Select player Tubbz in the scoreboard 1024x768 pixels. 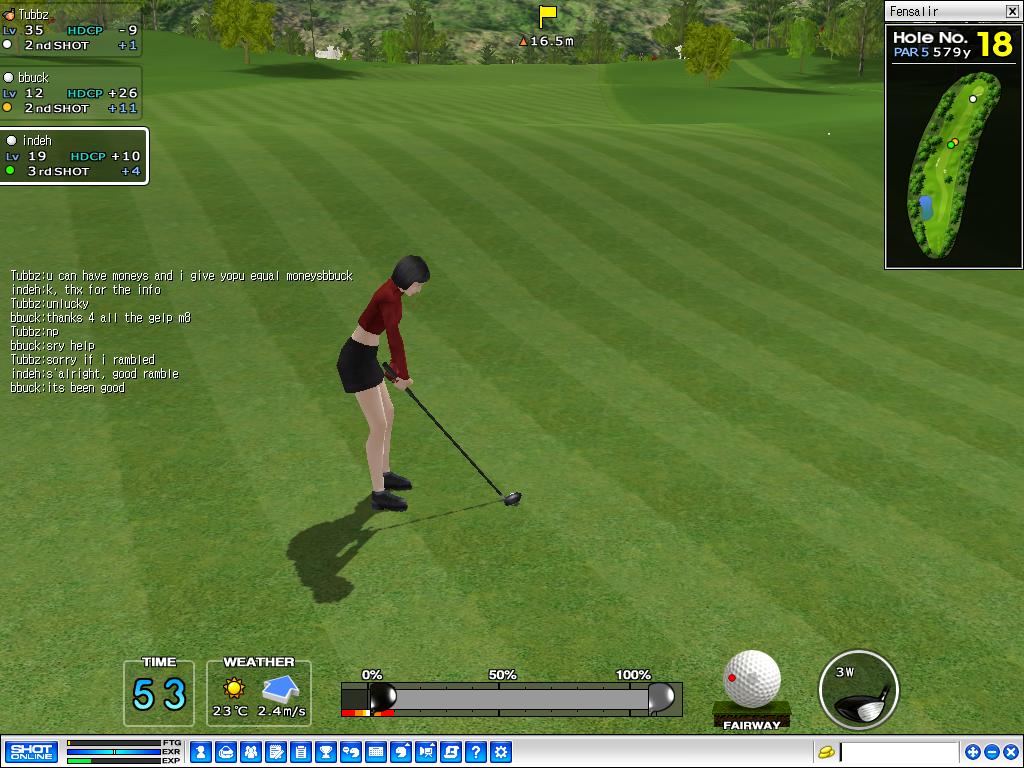(70, 29)
